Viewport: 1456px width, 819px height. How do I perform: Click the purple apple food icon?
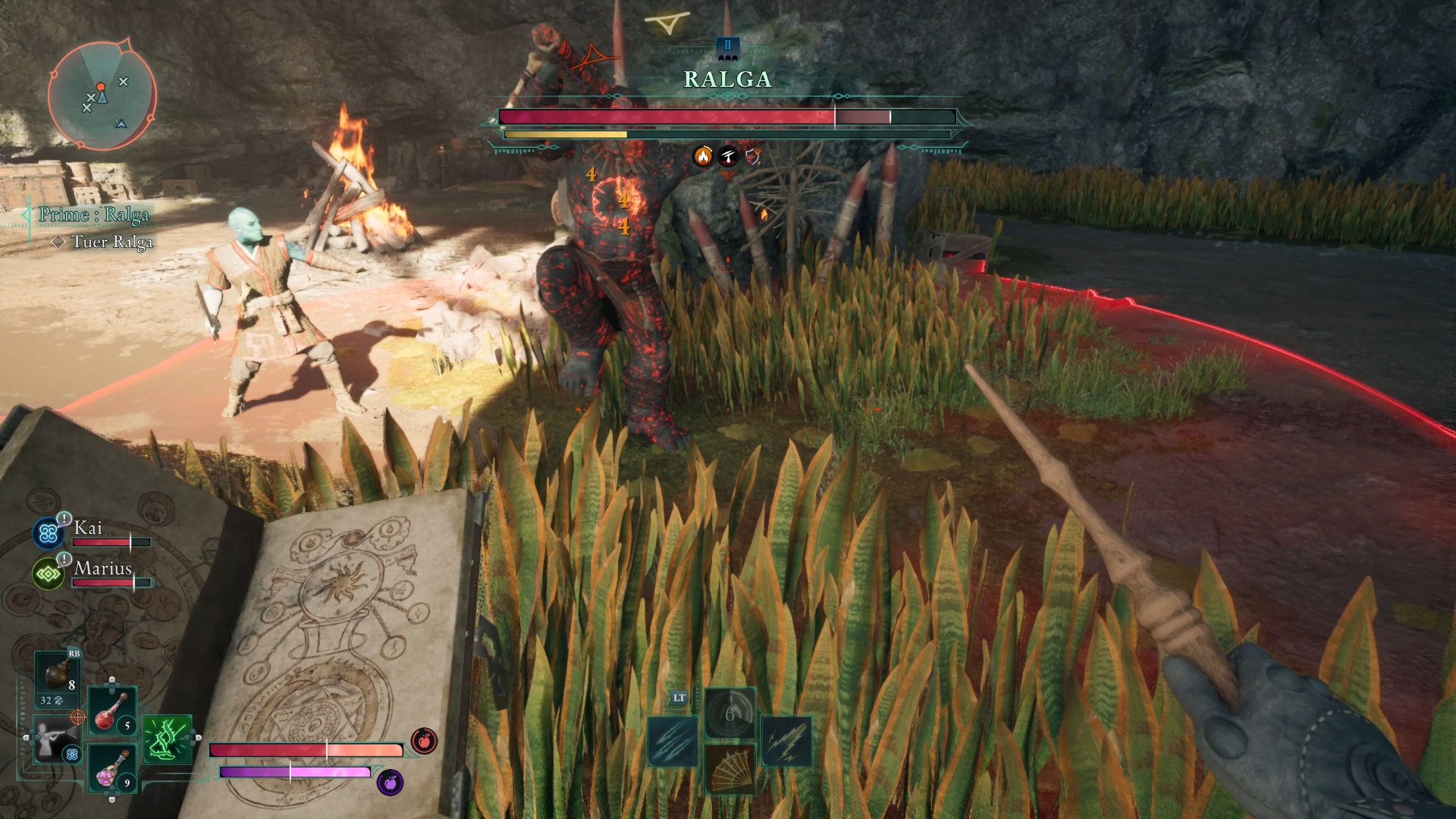(x=390, y=782)
